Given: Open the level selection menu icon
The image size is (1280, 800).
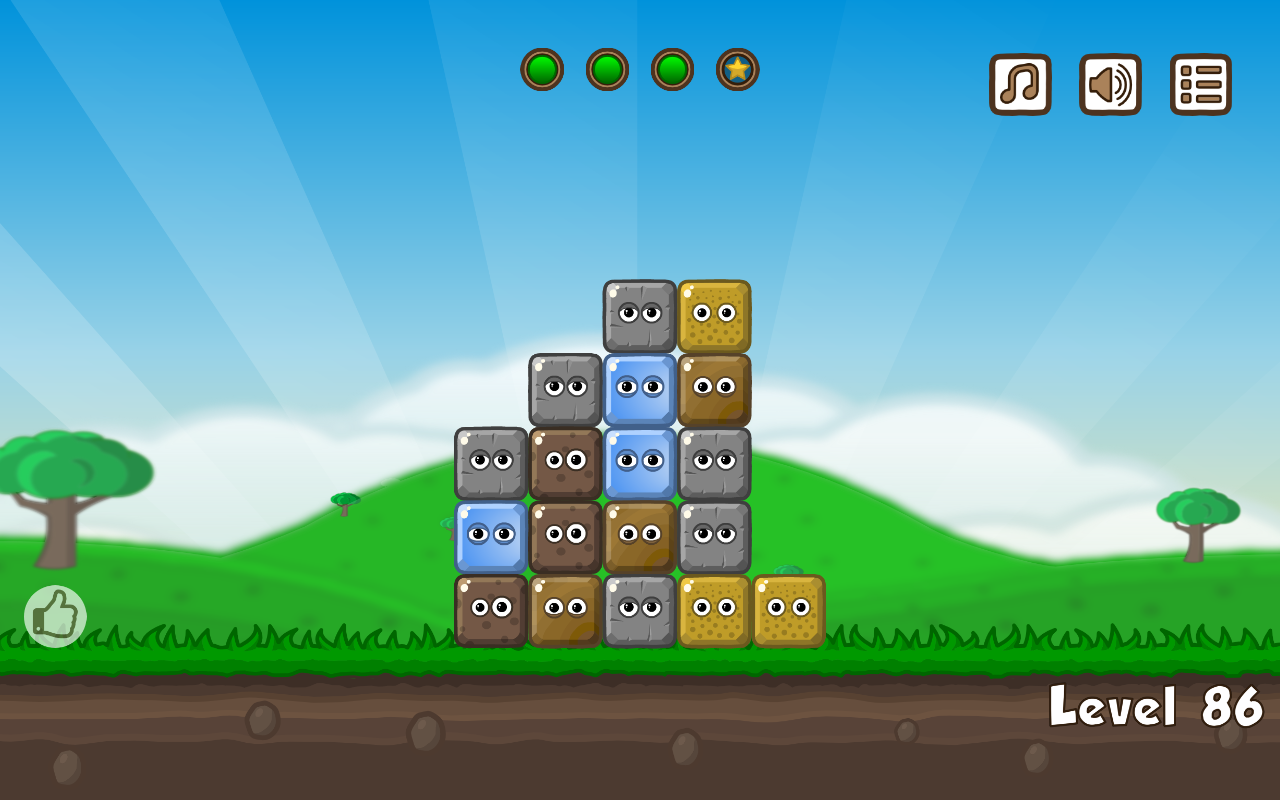Looking at the screenshot, I should [x=1200, y=85].
